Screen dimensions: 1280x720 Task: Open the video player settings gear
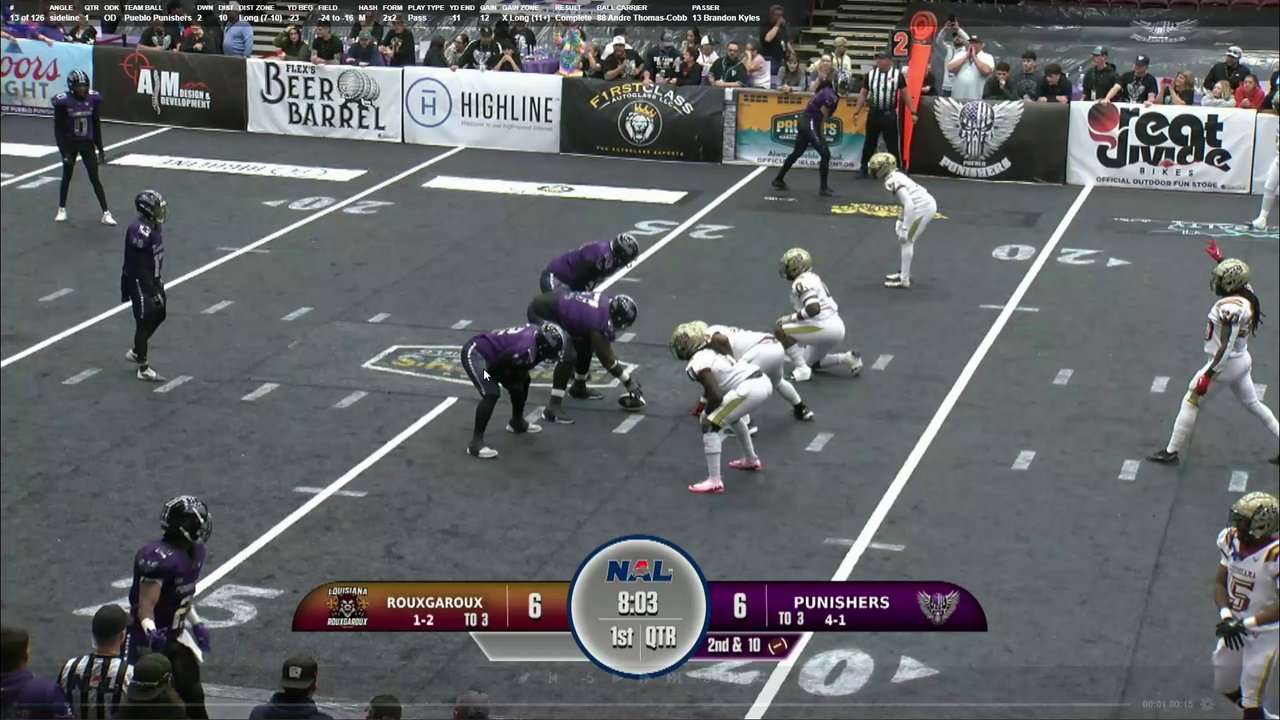tap(1207, 704)
